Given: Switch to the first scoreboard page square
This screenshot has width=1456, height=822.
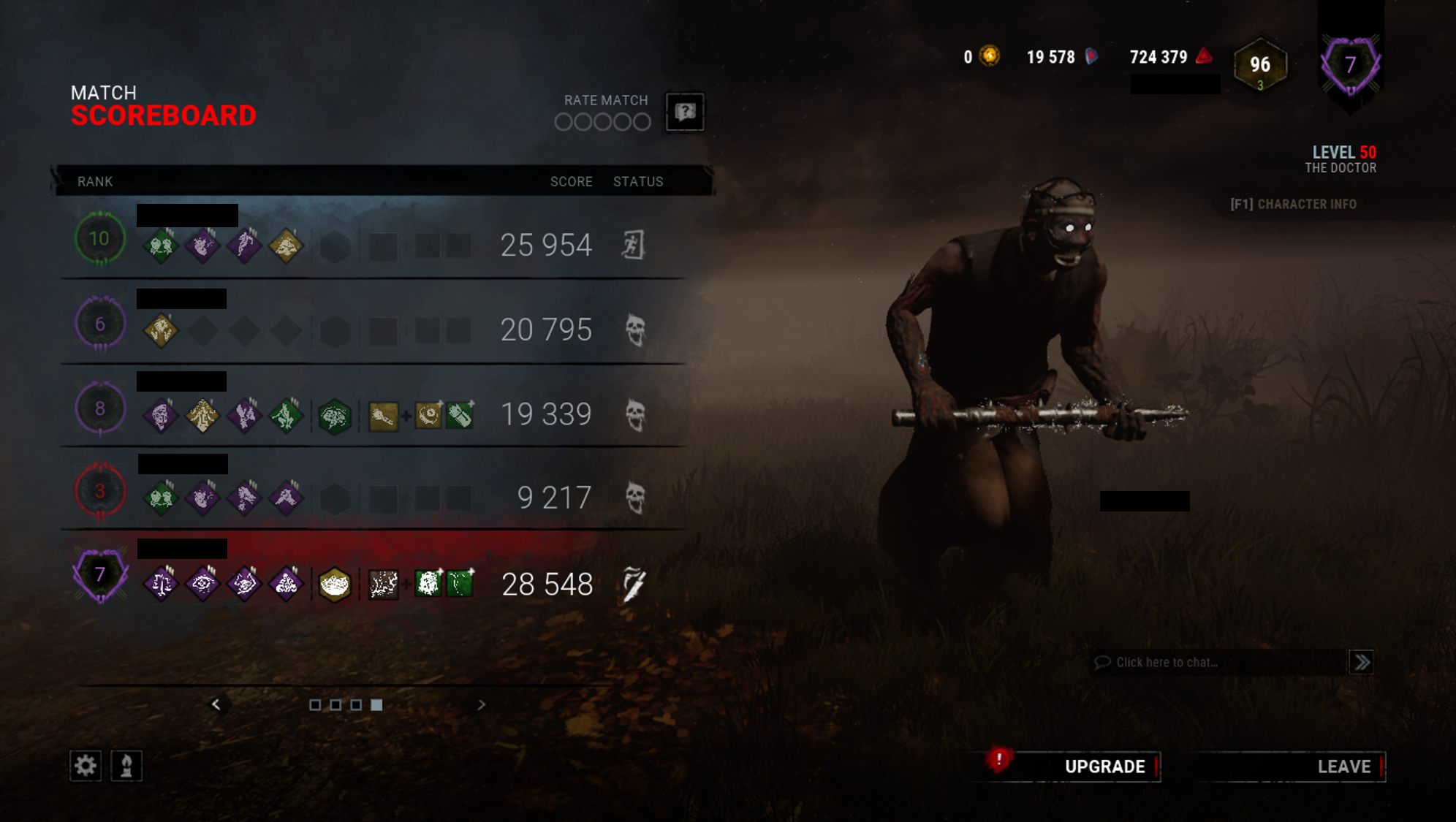Looking at the screenshot, I should 316,704.
